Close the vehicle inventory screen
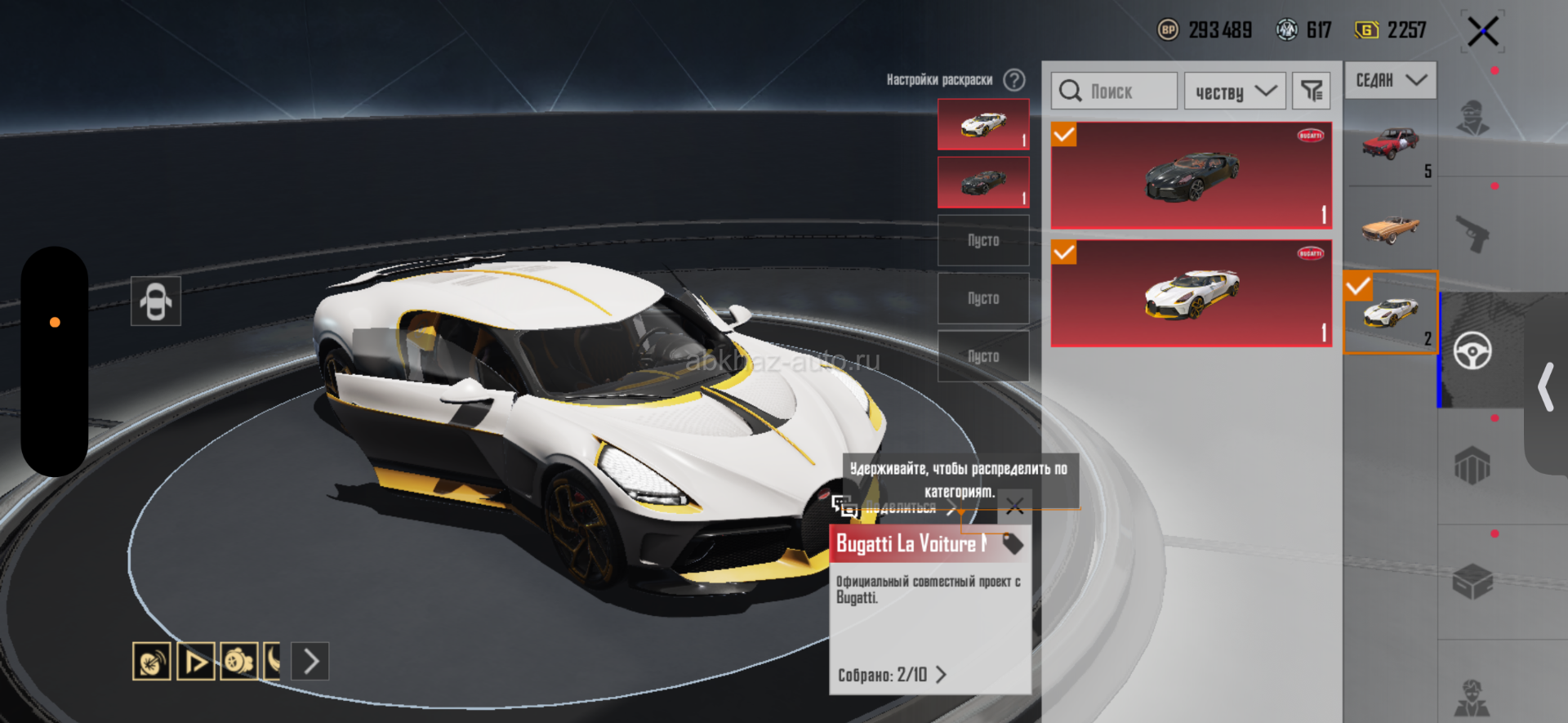Image resolution: width=1568 pixels, height=723 pixels. 1482,32
